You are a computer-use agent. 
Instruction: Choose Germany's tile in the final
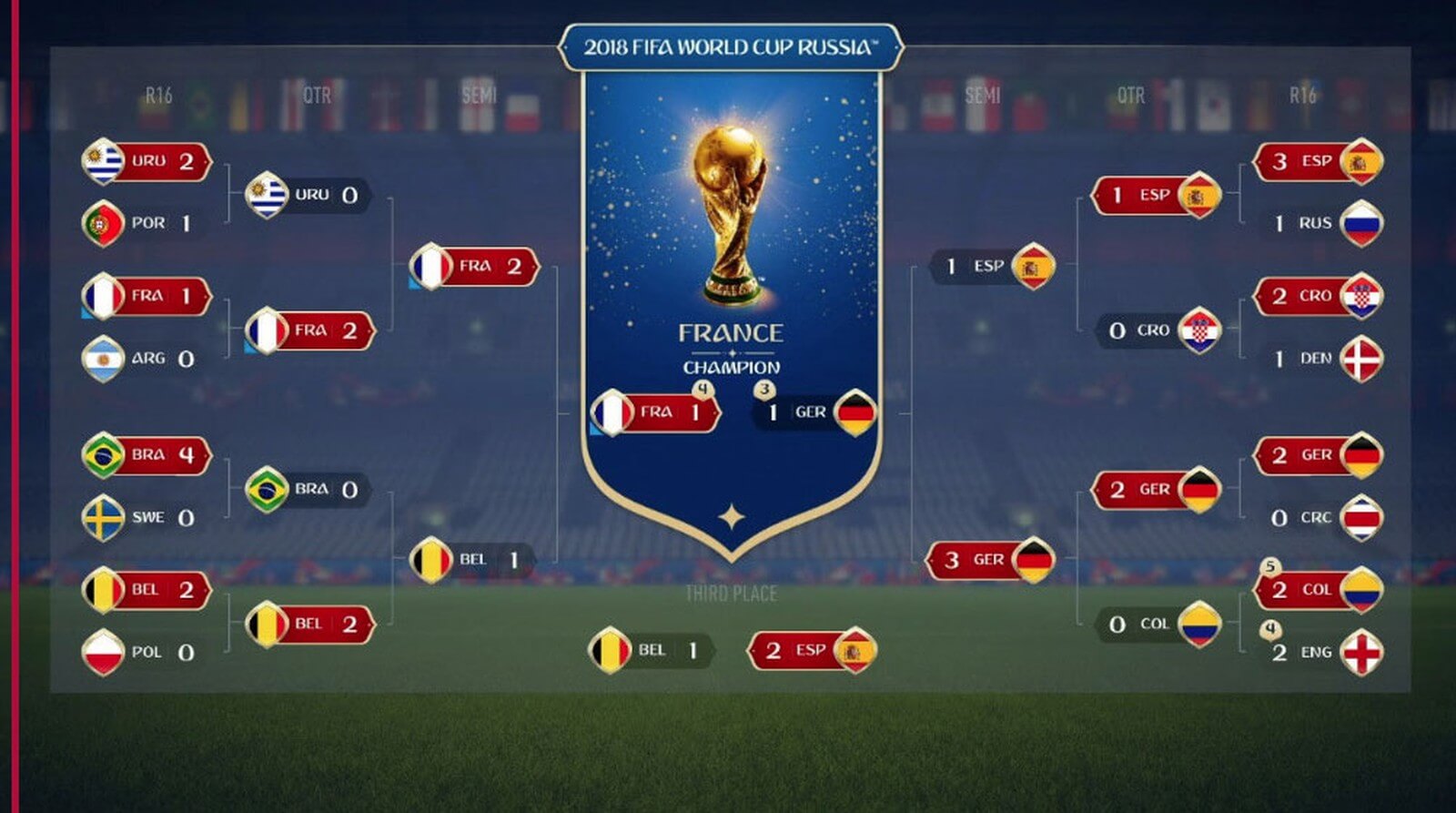coord(814,412)
